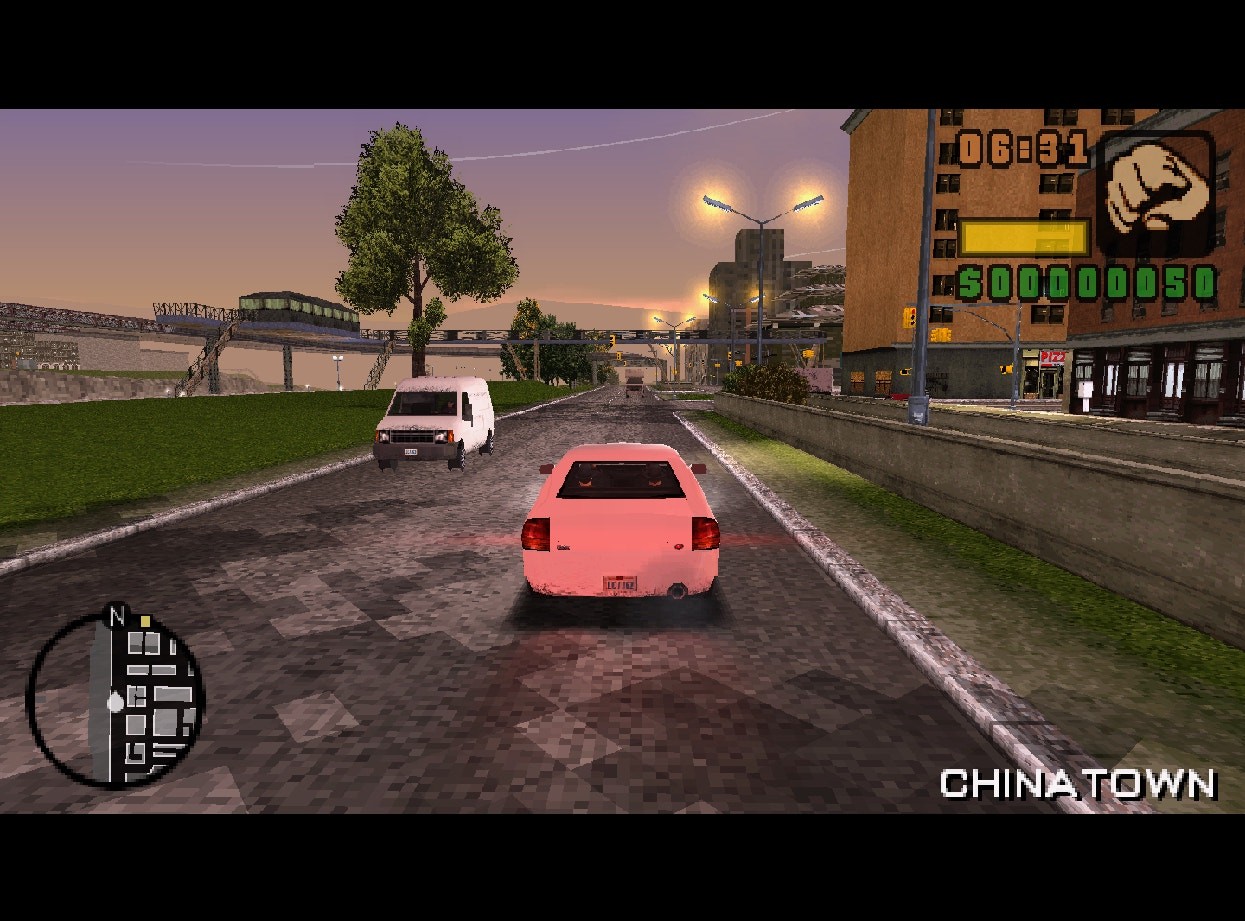This screenshot has width=1245, height=921.
Task: Select the fist weapon icon
Action: [1155, 192]
